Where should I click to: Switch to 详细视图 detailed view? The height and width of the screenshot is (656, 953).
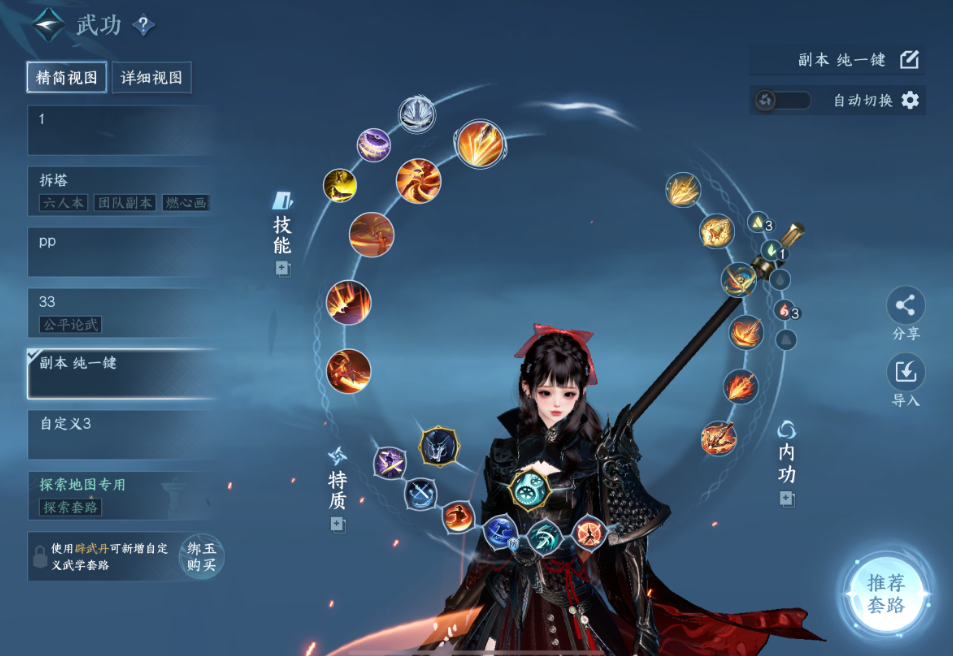click(151, 78)
